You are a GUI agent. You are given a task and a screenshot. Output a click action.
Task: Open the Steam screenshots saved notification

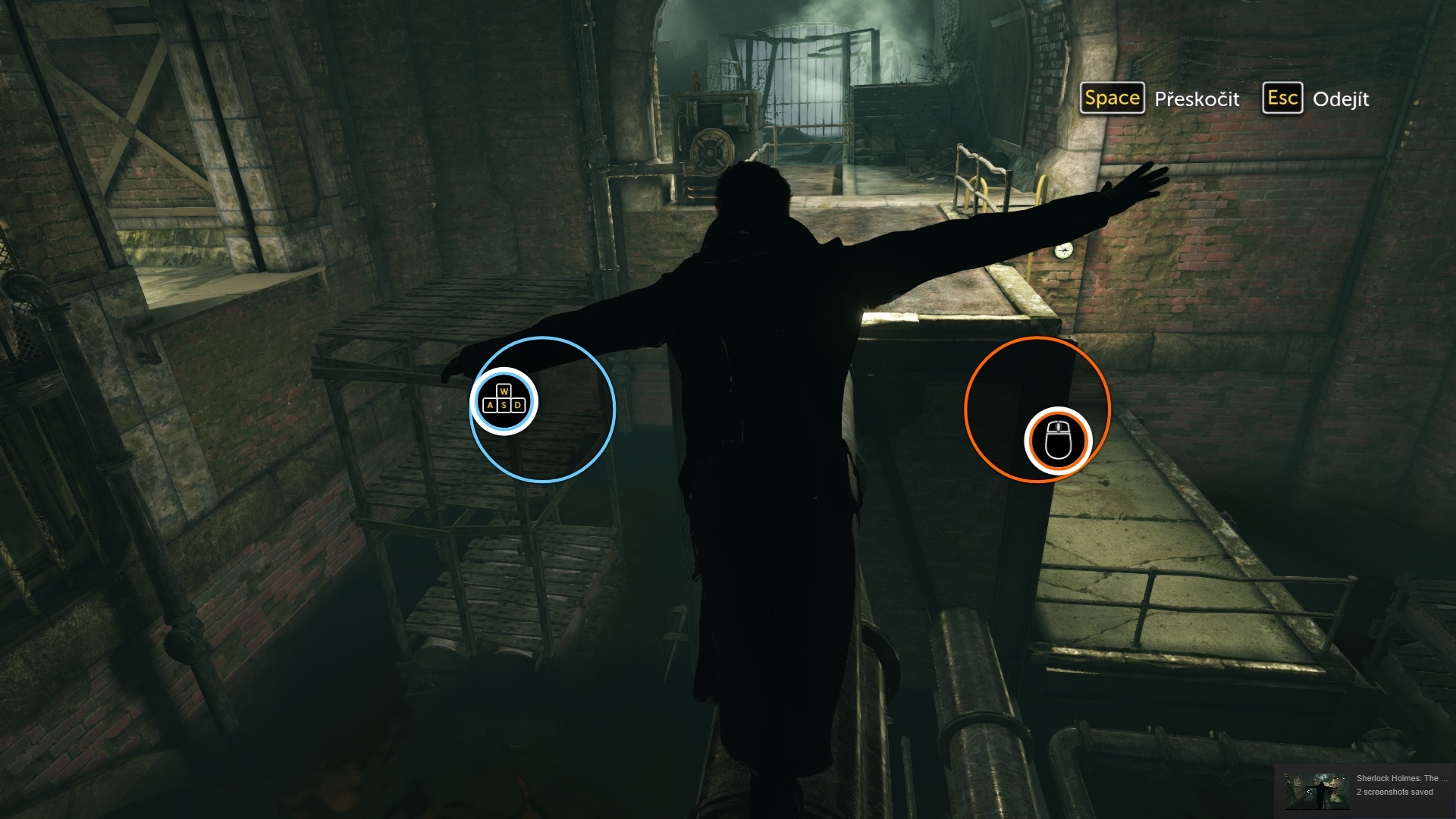coord(1365,786)
